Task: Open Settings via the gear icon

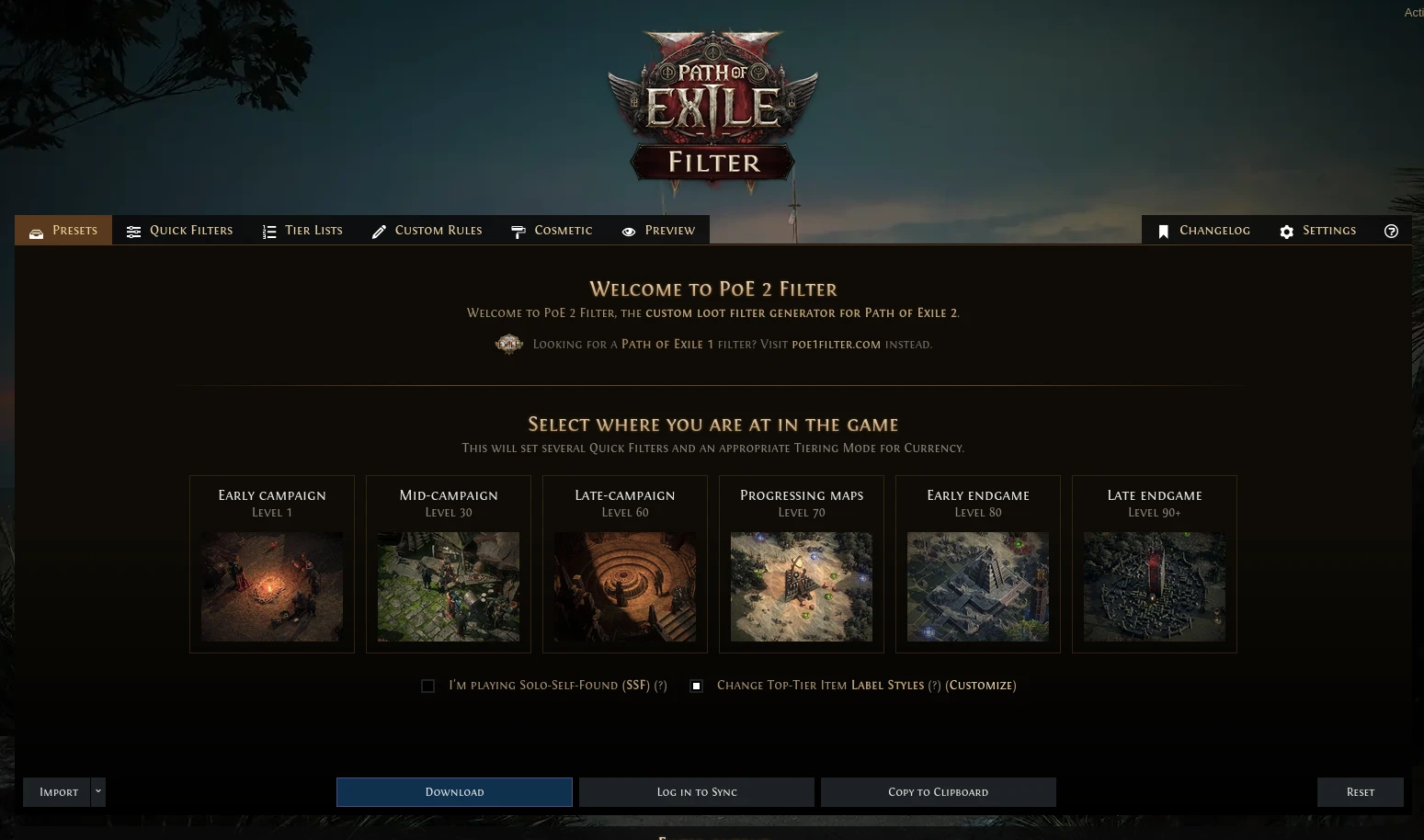Action: click(x=1286, y=232)
